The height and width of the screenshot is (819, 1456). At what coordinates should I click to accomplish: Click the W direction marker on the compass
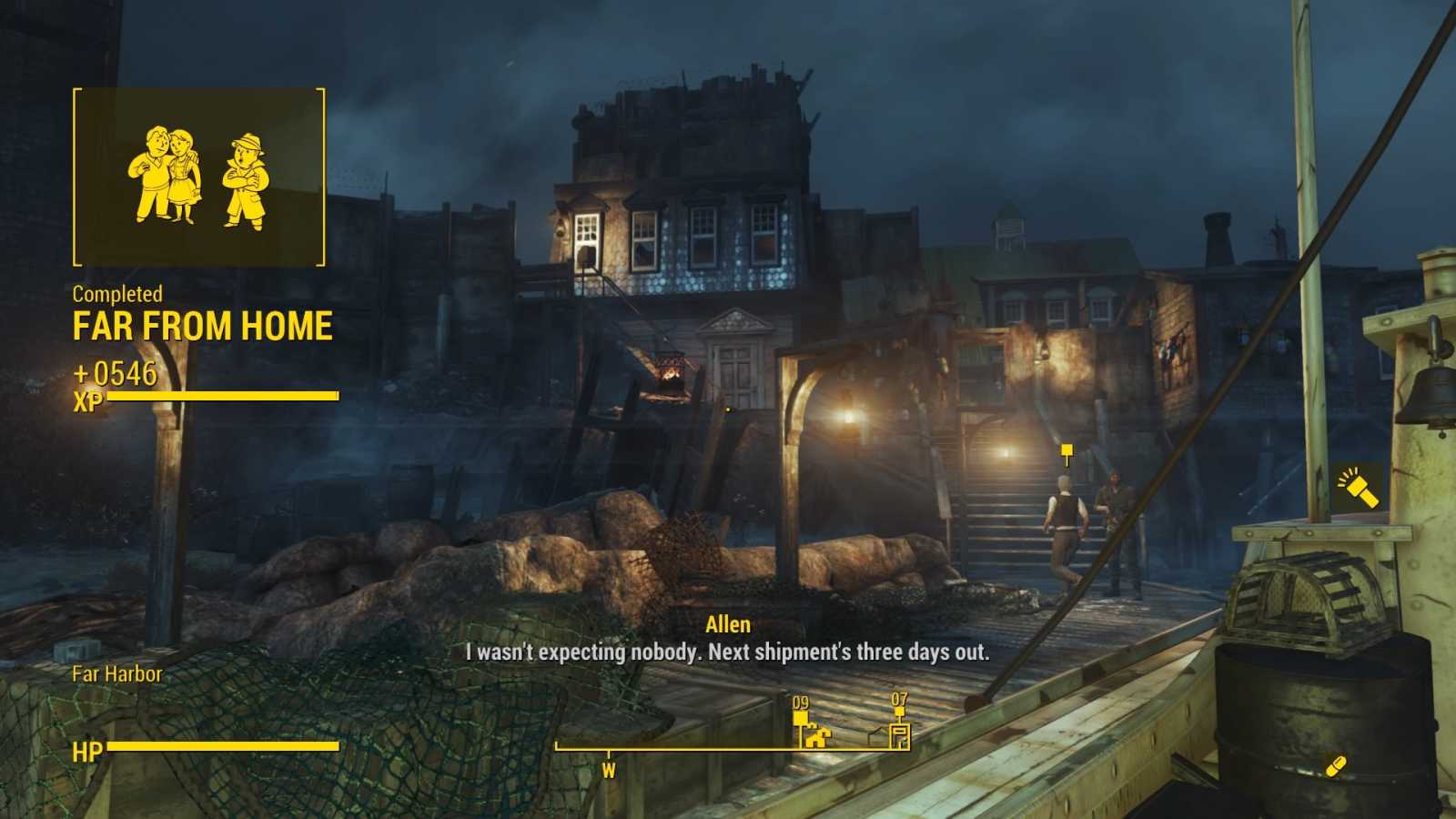[x=607, y=771]
